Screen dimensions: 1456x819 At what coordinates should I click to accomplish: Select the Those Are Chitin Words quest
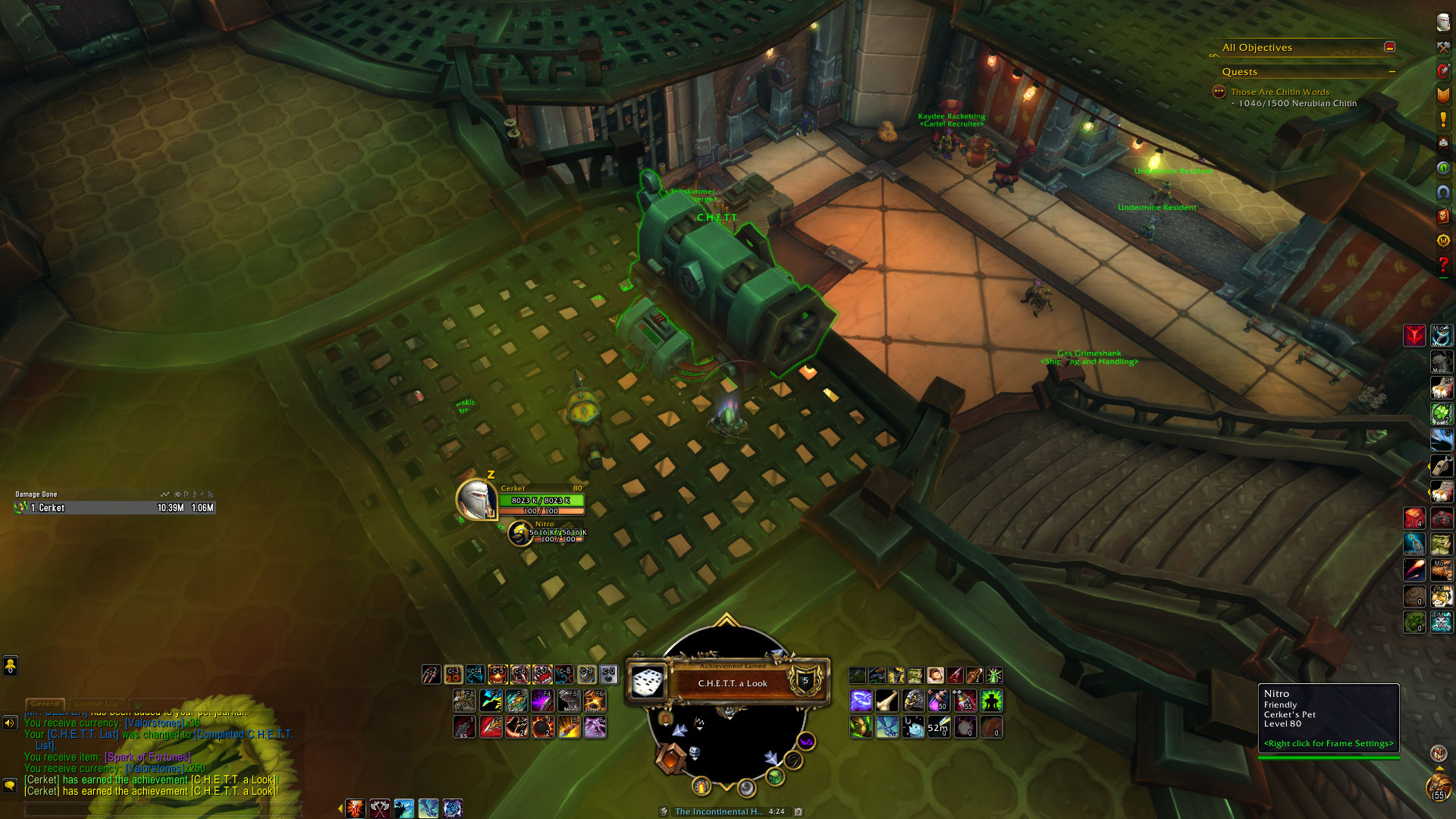[1279, 92]
